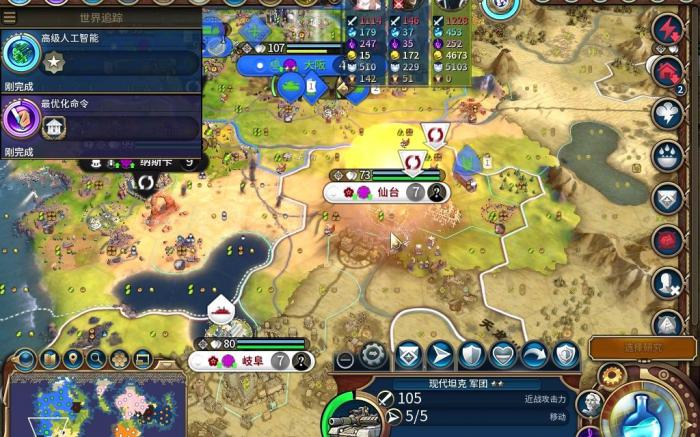
Task: Open the map lens options globe
Action: pyautogui.click(x=26, y=358)
